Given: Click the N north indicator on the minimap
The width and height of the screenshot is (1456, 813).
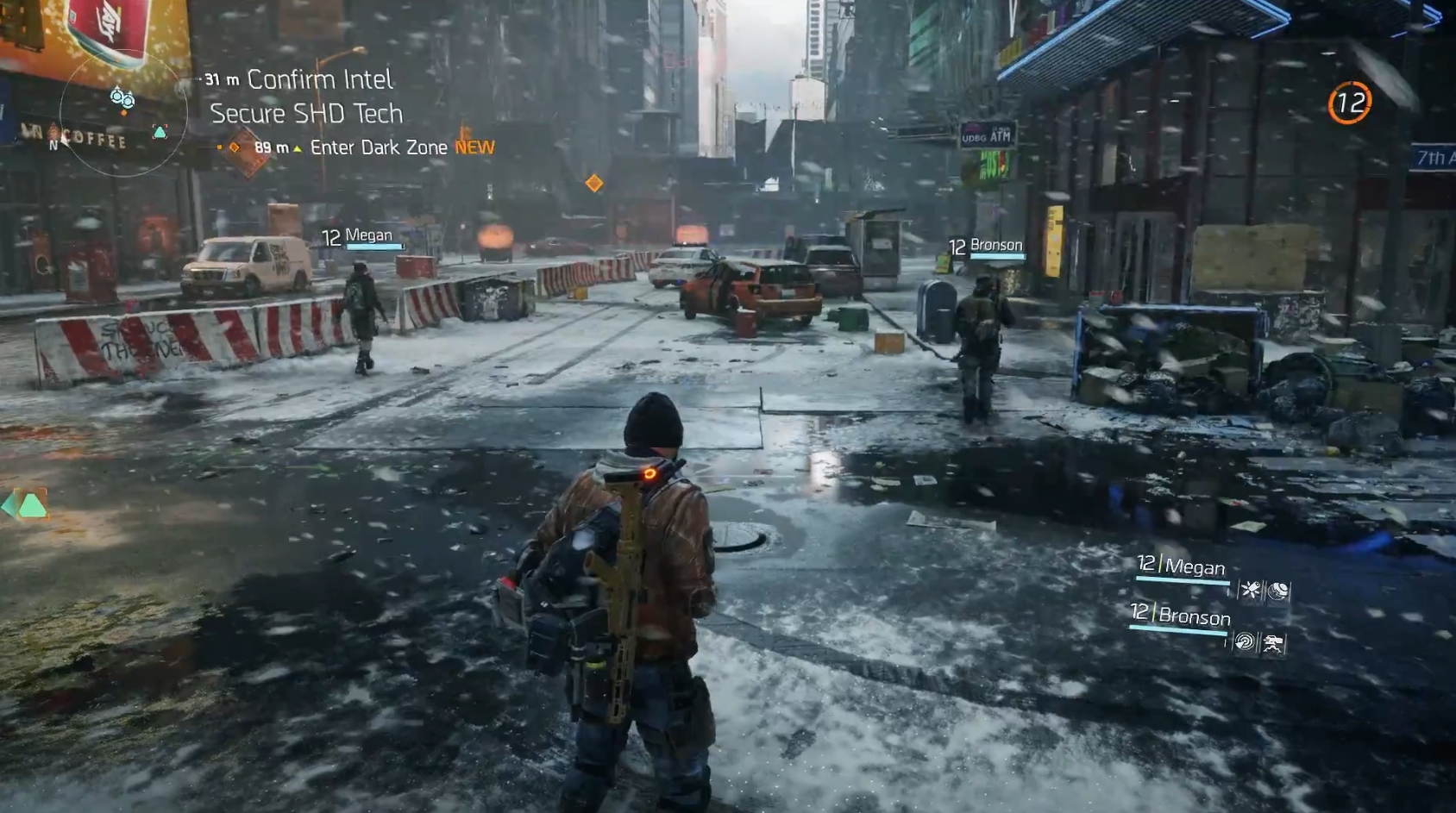Looking at the screenshot, I should click(x=53, y=144).
